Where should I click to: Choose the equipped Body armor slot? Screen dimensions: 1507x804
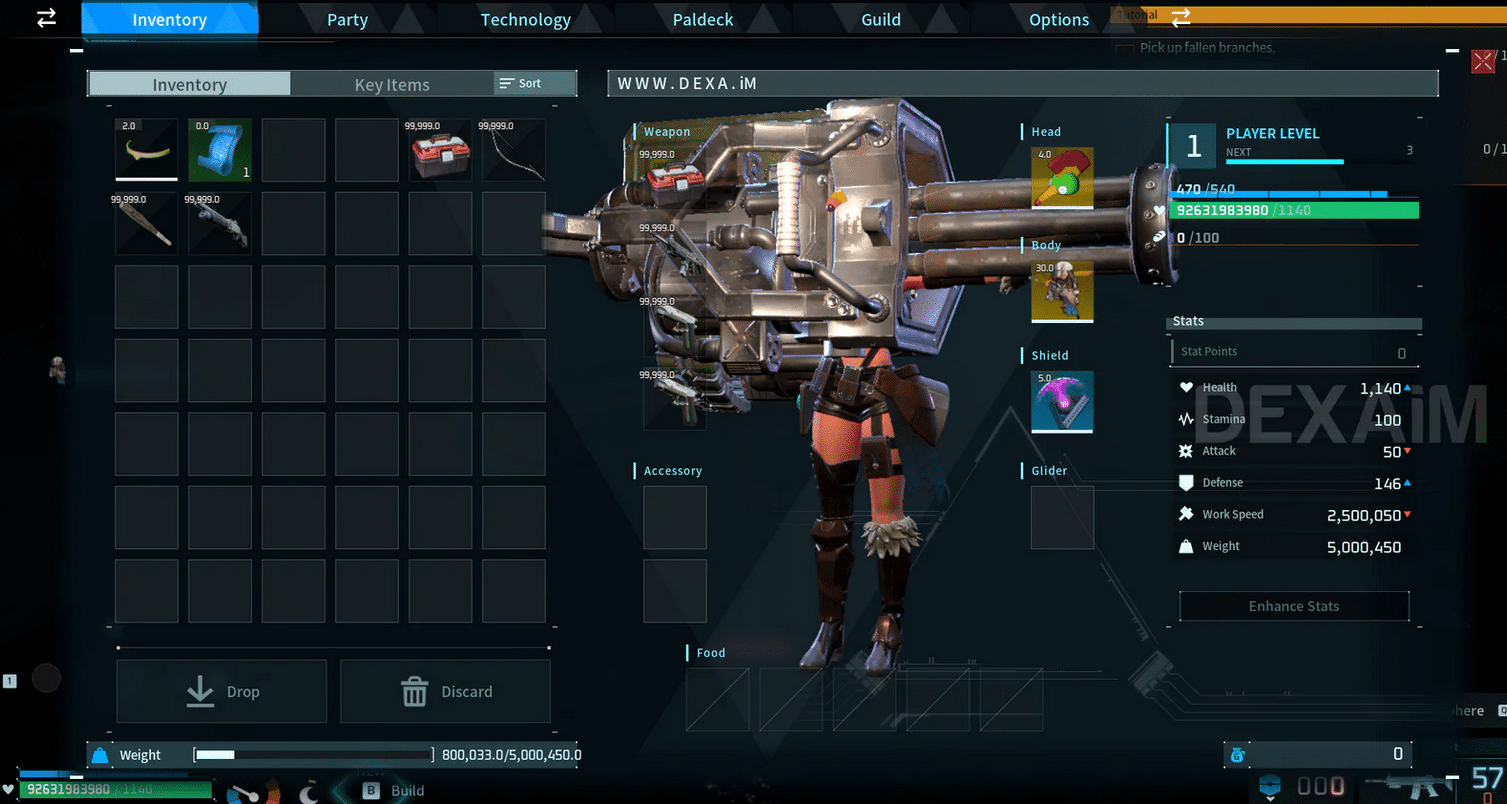[1062, 291]
